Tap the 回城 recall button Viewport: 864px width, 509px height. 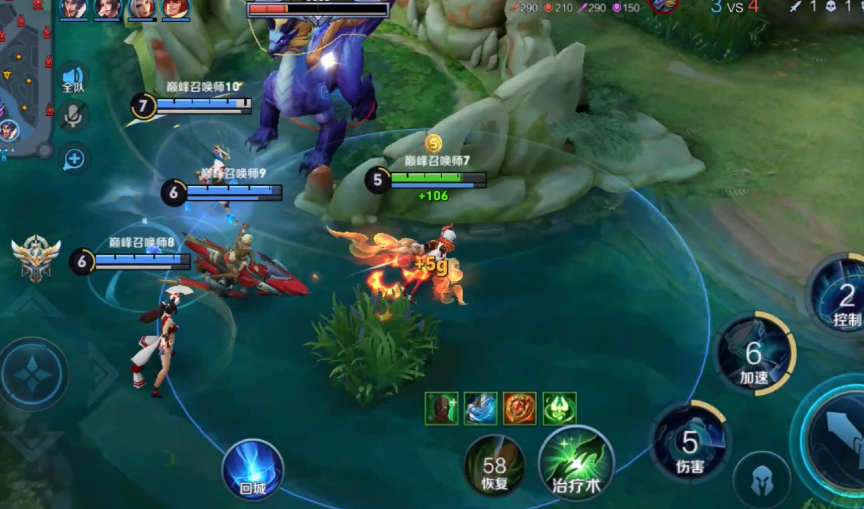coord(253,469)
